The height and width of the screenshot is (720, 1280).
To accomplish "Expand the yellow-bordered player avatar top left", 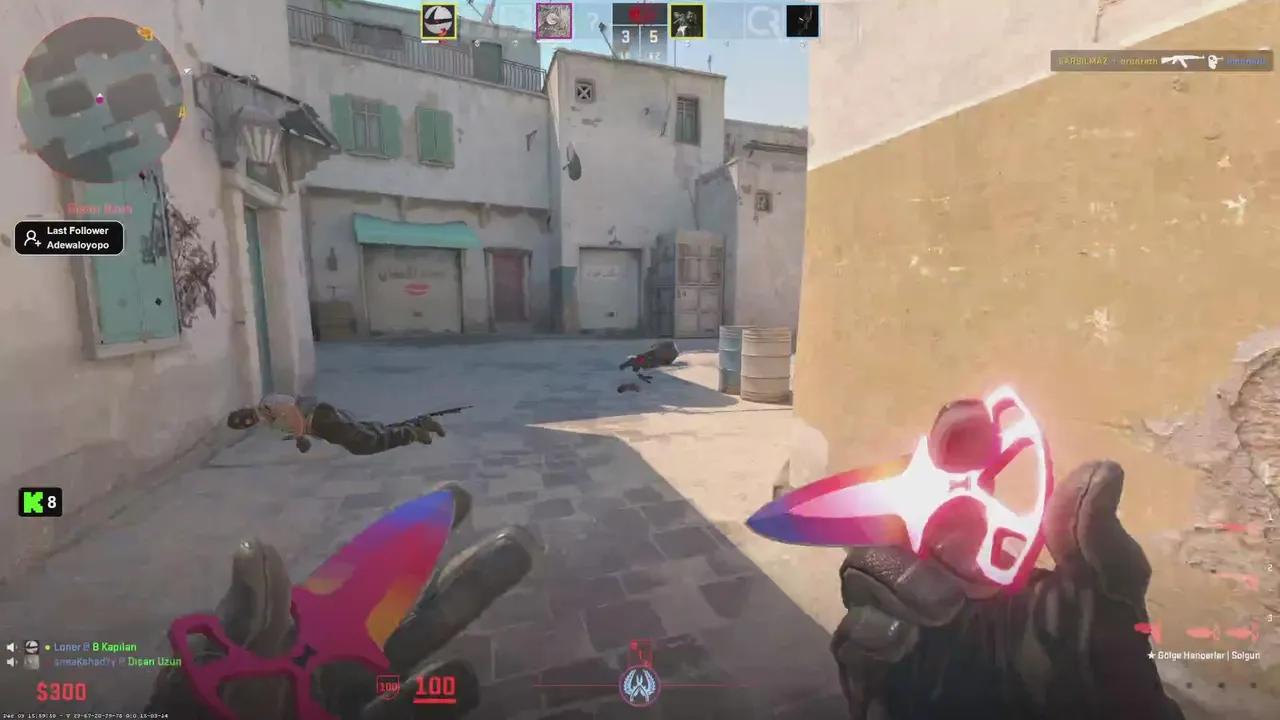I will 438,20.
